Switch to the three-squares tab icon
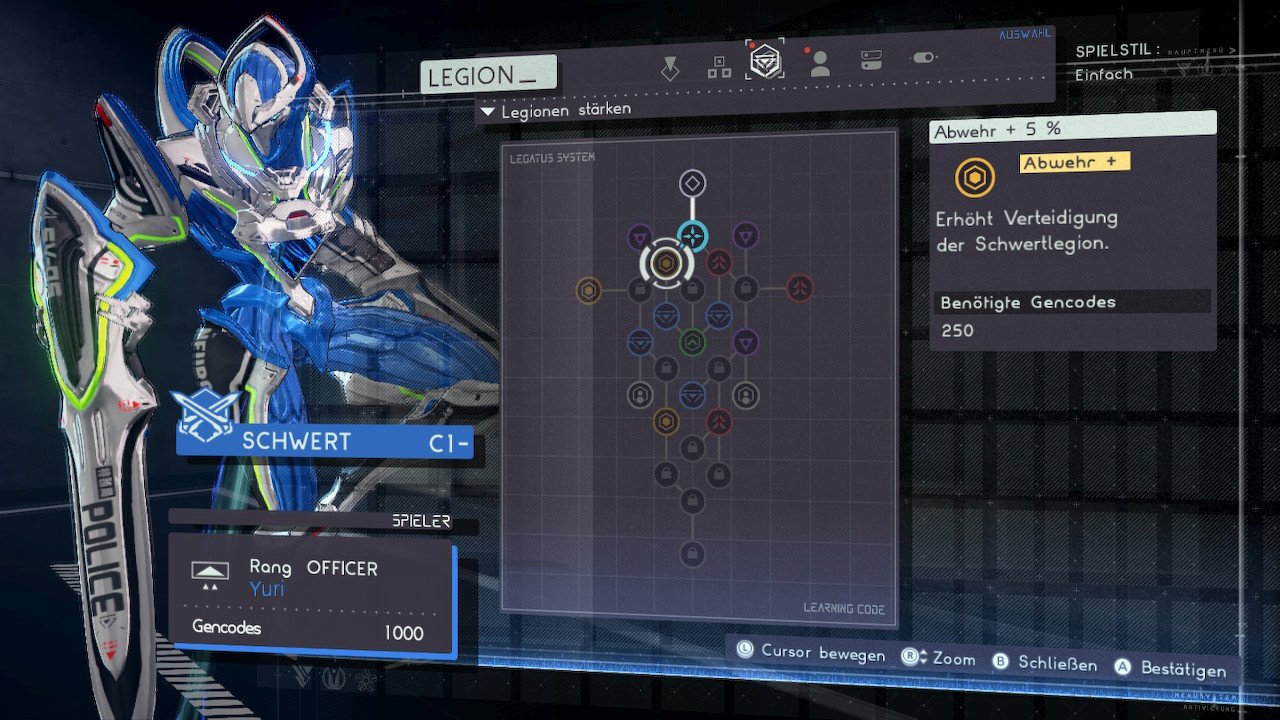This screenshot has height=720, width=1280. tap(719, 67)
